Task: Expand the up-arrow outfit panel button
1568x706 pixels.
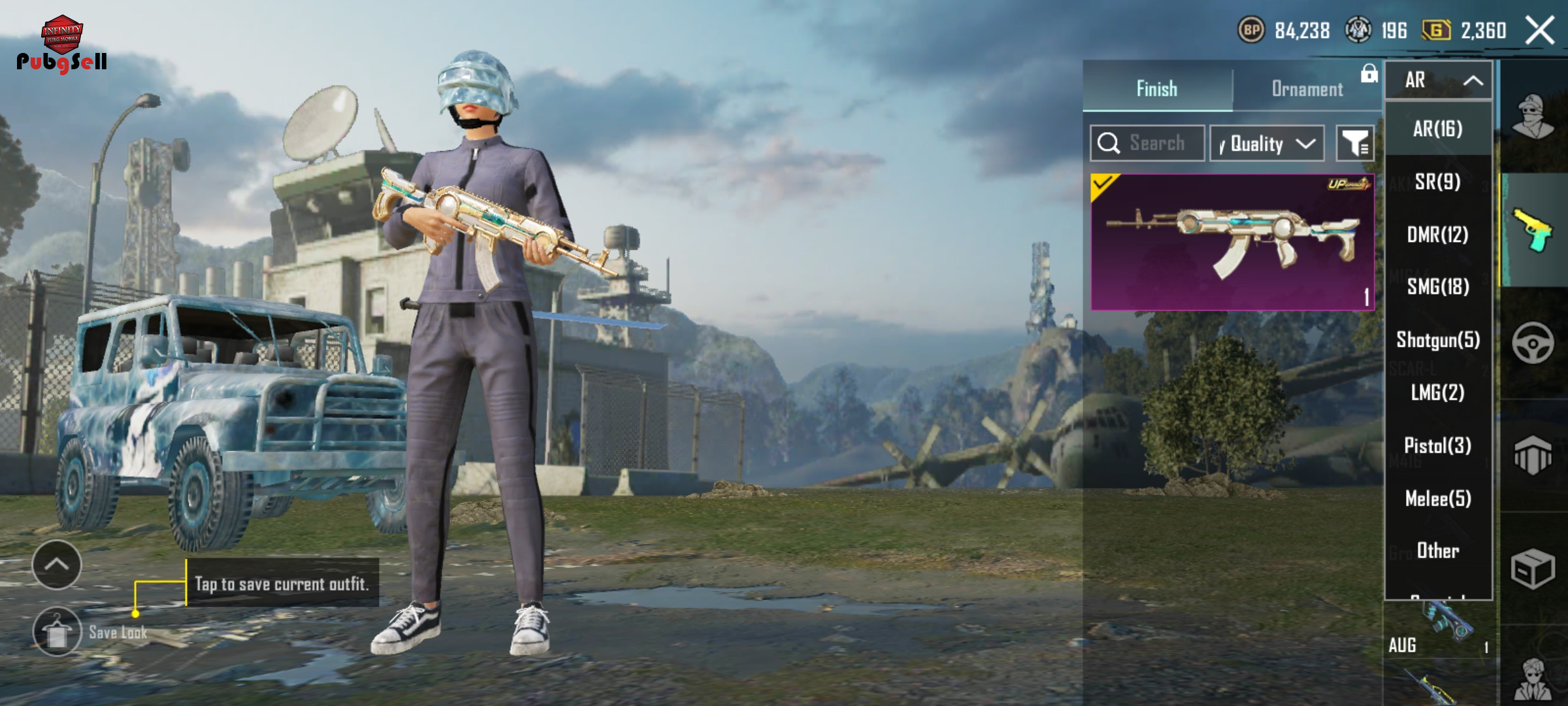Action: pyautogui.click(x=57, y=565)
